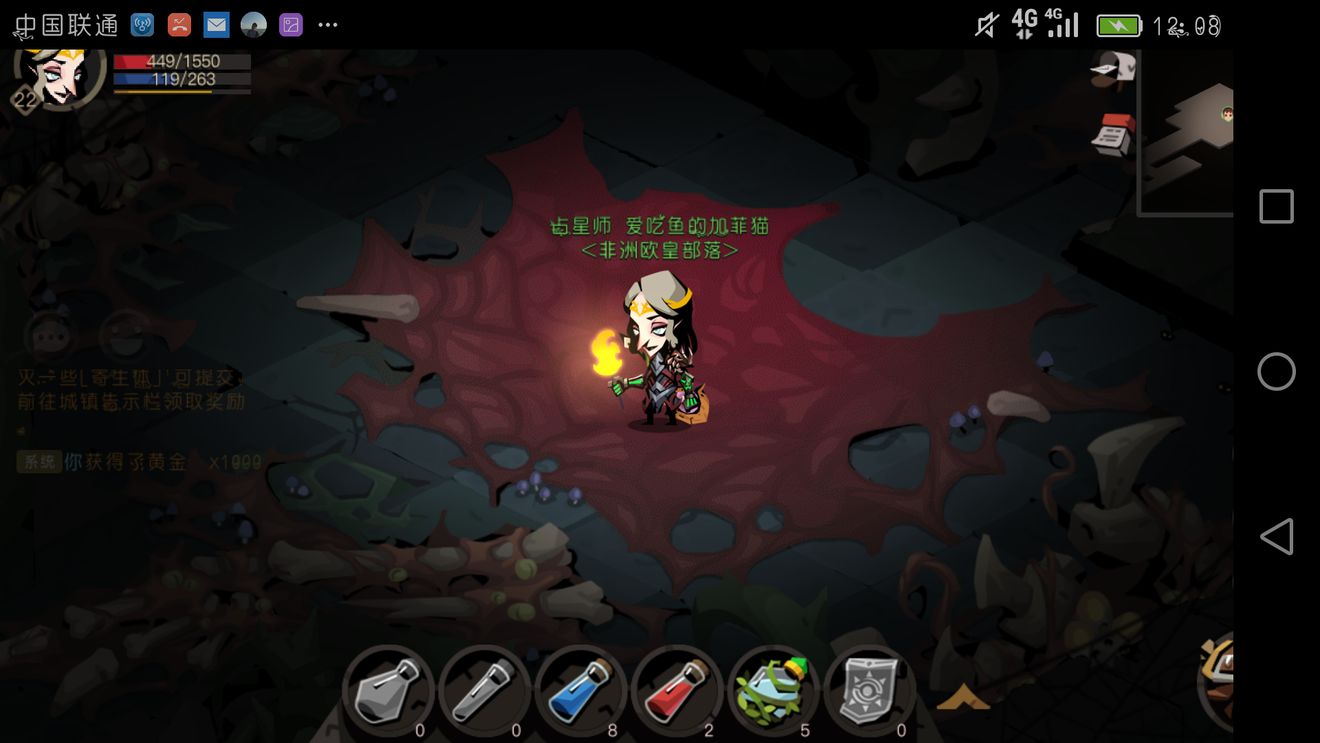Open the chat speech bubble button
This screenshot has width=1320, height=743.
[x=48, y=337]
